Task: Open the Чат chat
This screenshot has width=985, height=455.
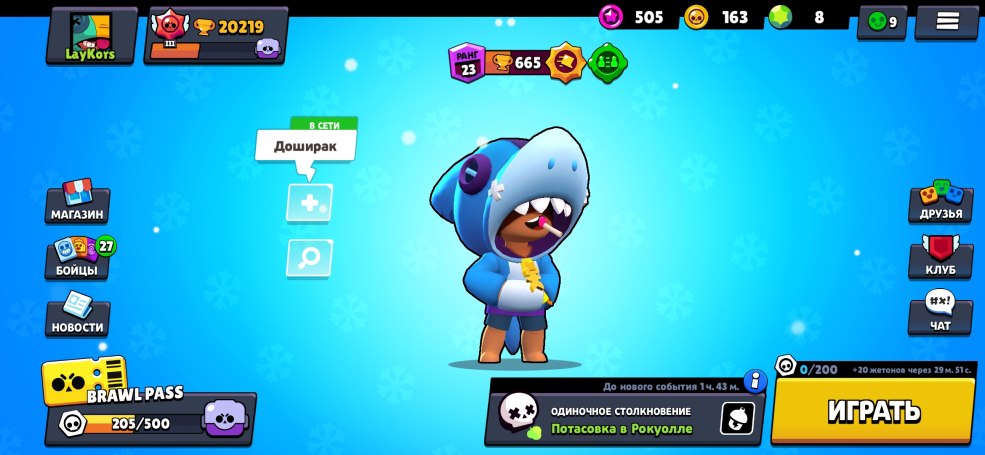Action: 940,314
